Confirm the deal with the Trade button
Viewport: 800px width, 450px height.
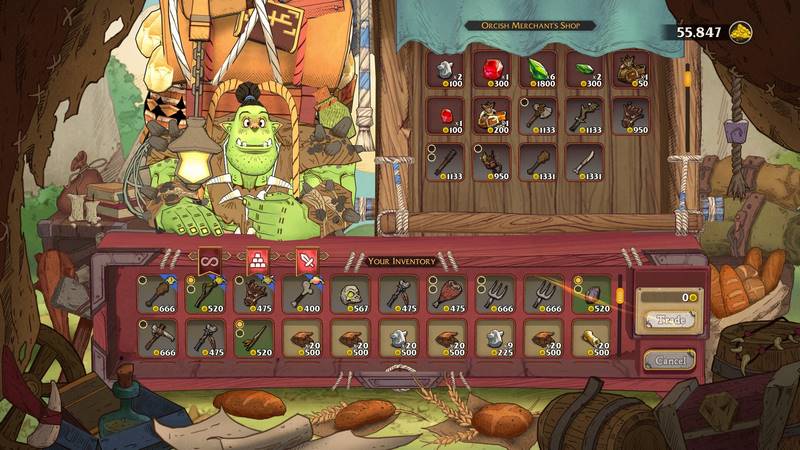click(669, 320)
